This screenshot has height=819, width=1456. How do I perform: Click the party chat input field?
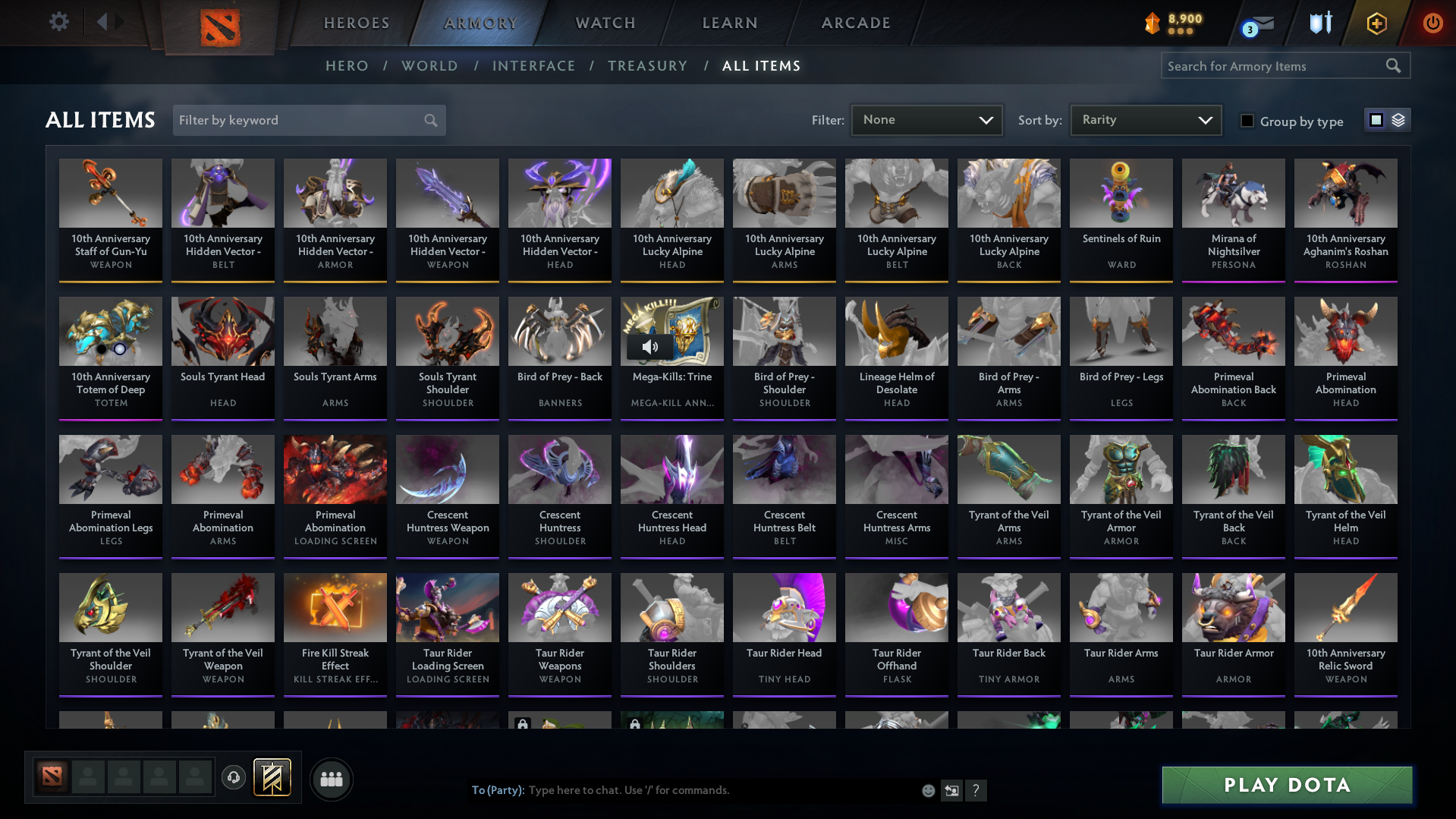tap(683, 790)
